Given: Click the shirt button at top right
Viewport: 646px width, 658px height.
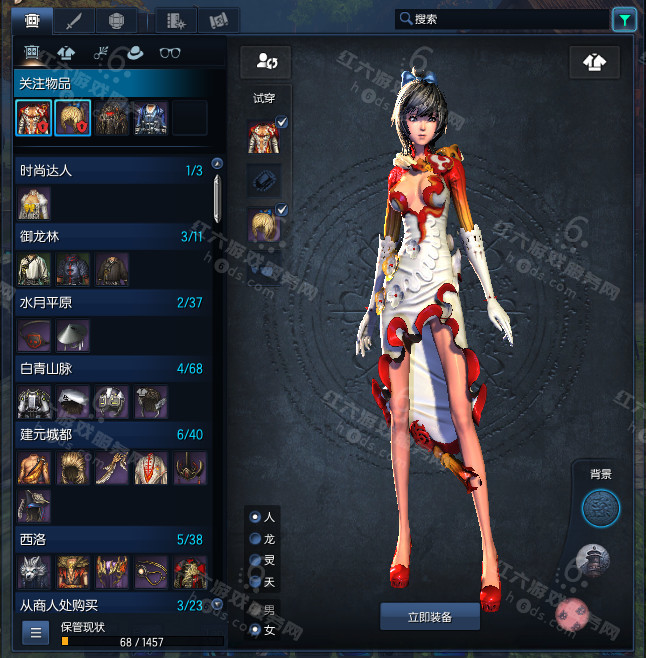Looking at the screenshot, I should (x=594, y=63).
